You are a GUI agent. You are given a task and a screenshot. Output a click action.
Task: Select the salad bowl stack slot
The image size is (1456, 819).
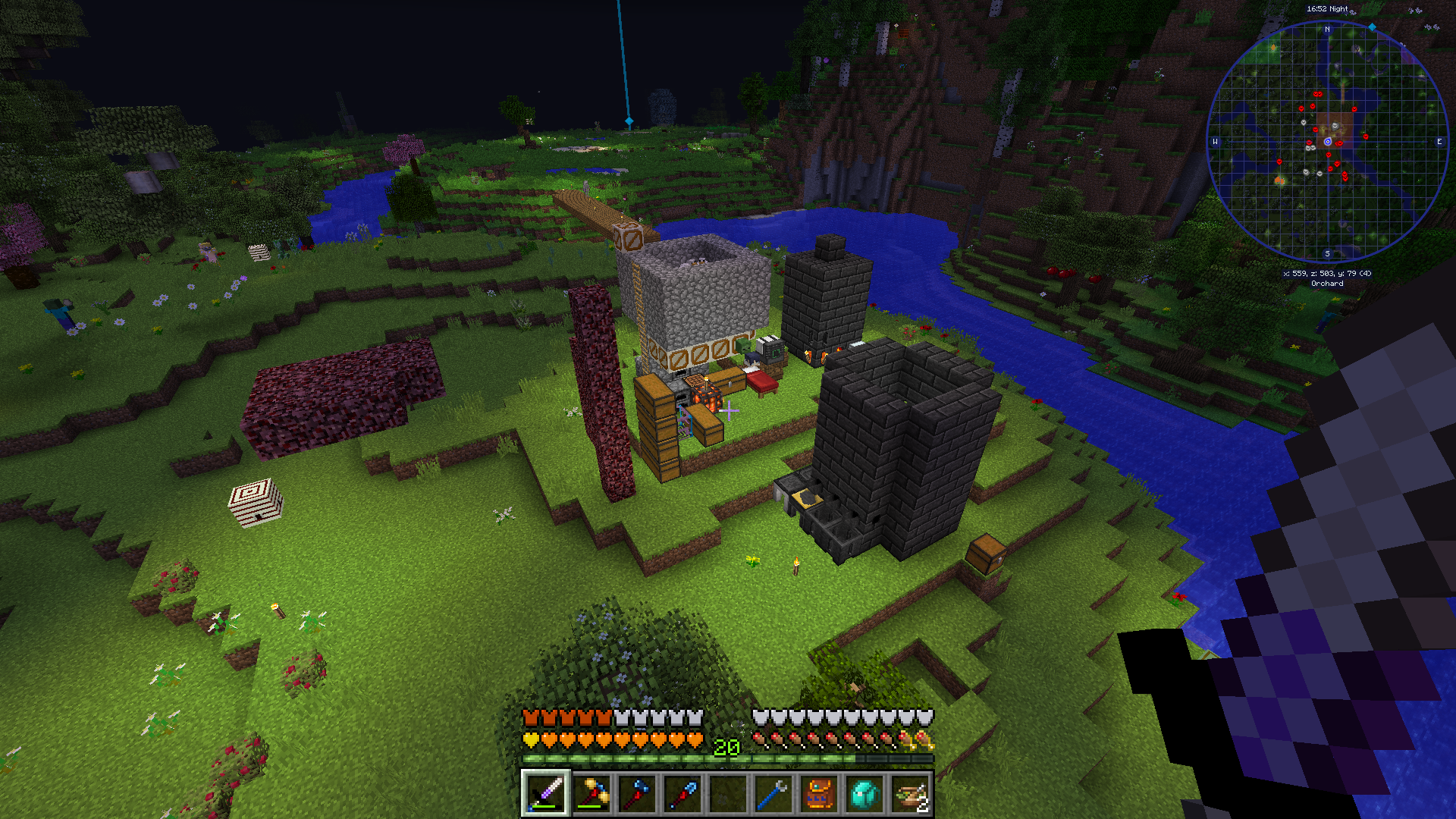[910, 794]
